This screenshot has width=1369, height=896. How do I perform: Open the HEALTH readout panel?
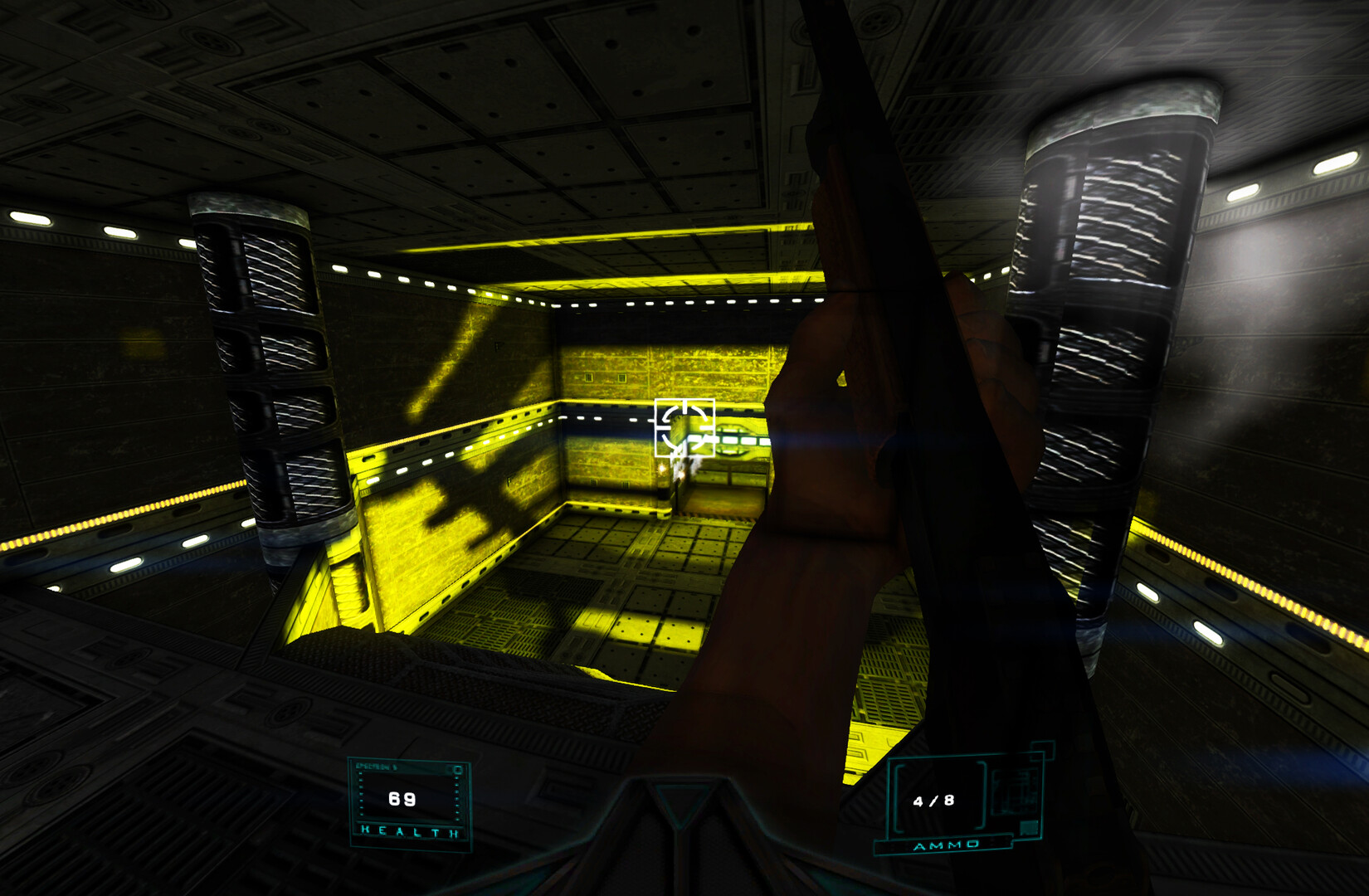click(x=407, y=798)
